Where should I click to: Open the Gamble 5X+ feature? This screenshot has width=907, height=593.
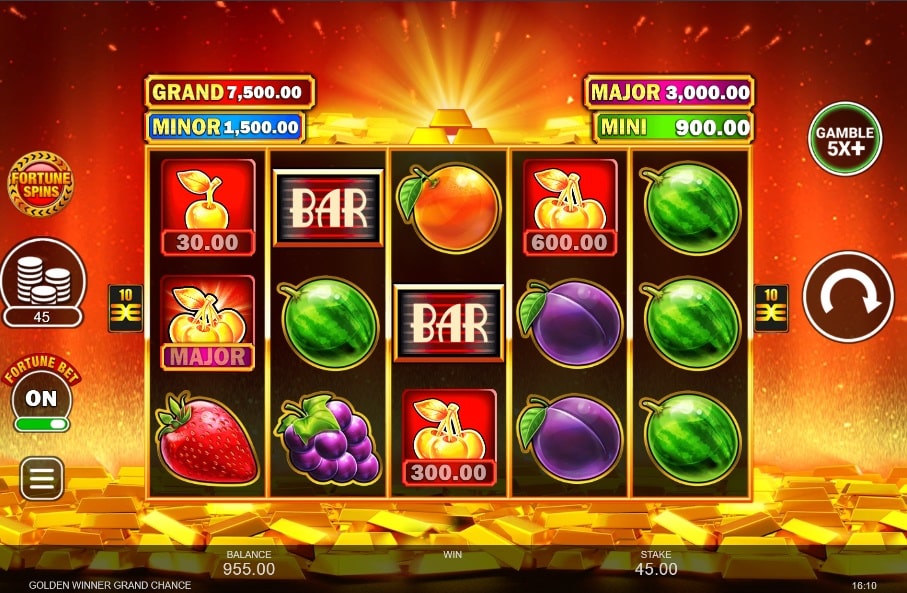845,139
